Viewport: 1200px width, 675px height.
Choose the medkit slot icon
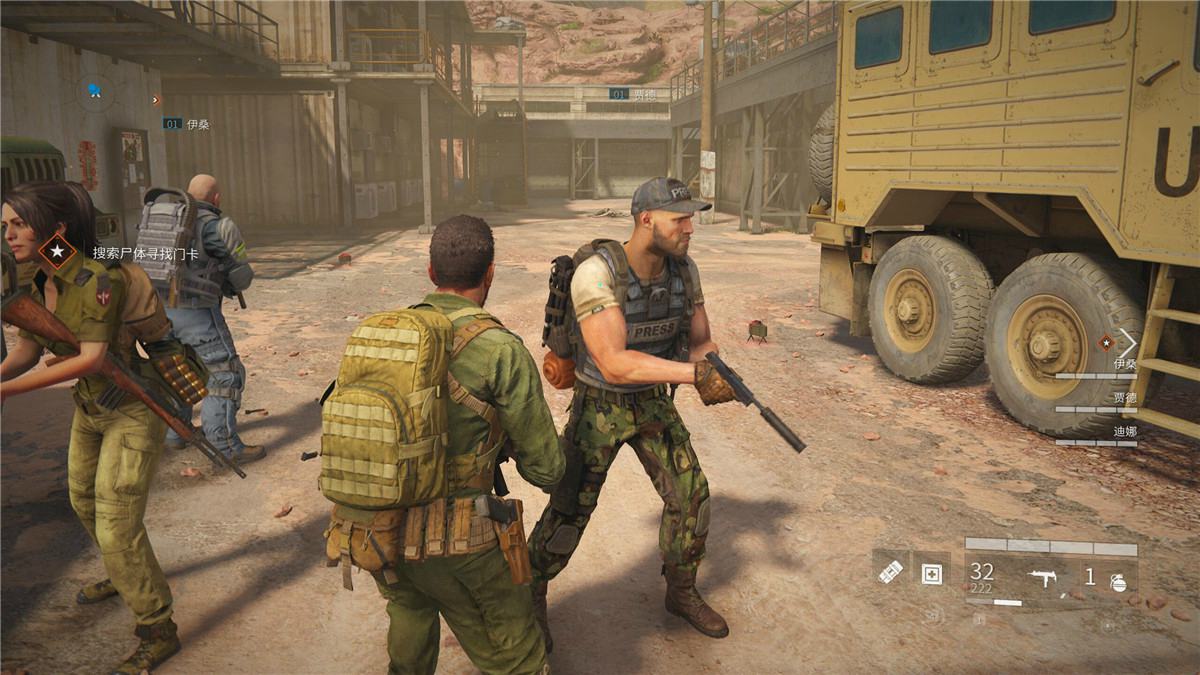(931, 574)
